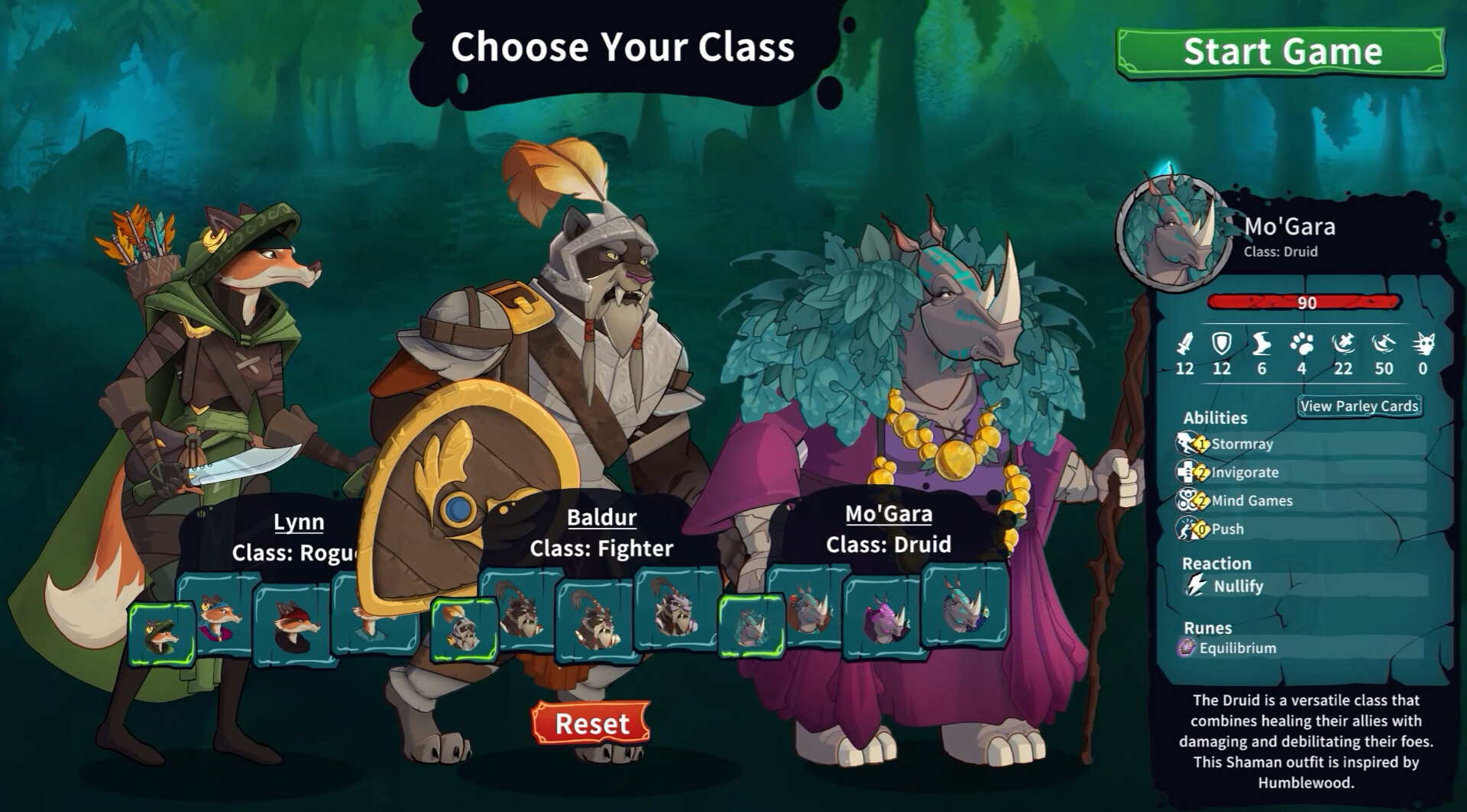
Task: Start the game with the green button
Action: [x=1281, y=52]
